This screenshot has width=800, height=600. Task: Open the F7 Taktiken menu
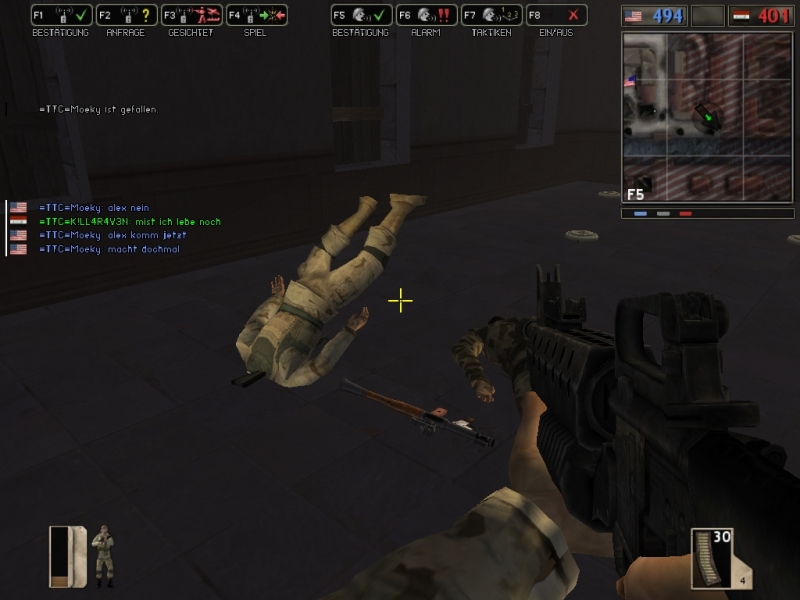[x=491, y=16]
